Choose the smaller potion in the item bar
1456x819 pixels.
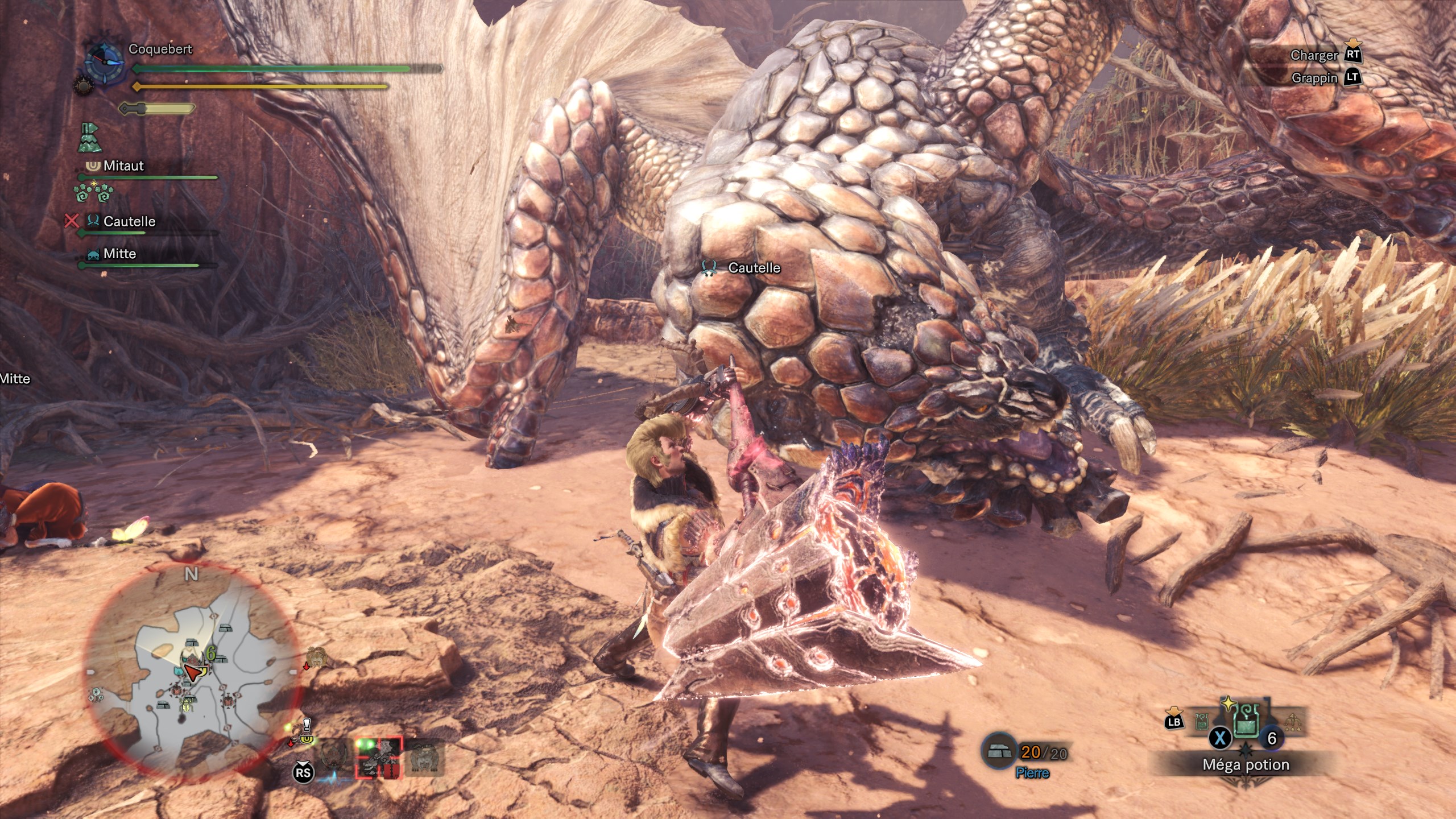tap(1201, 722)
